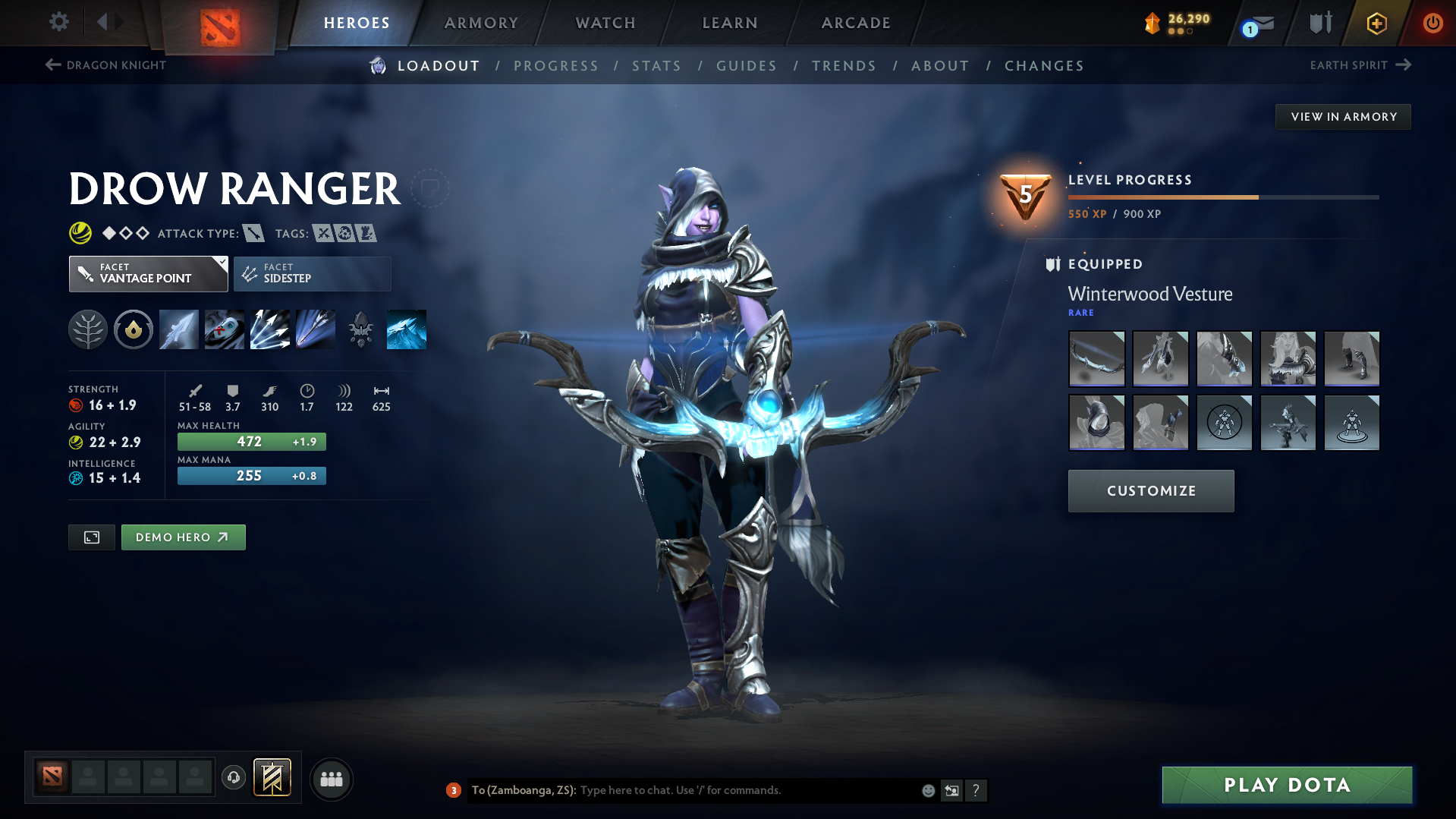Show Drow Ranger Stats page

click(x=656, y=66)
